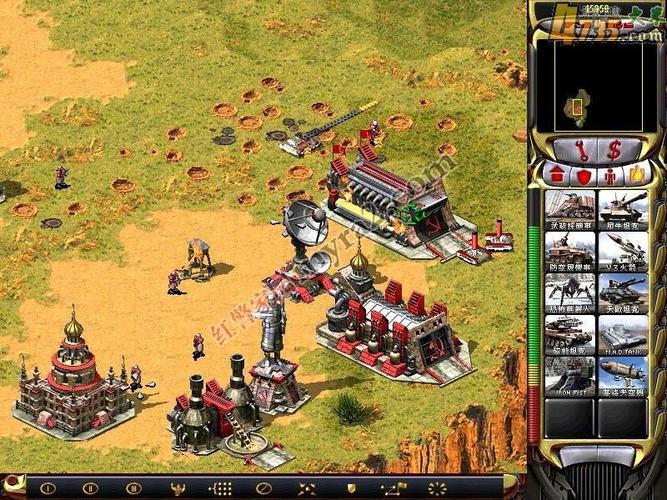The height and width of the screenshot is (500, 667).
Task: Switch to the vehicles build tab
Action: [634, 175]
